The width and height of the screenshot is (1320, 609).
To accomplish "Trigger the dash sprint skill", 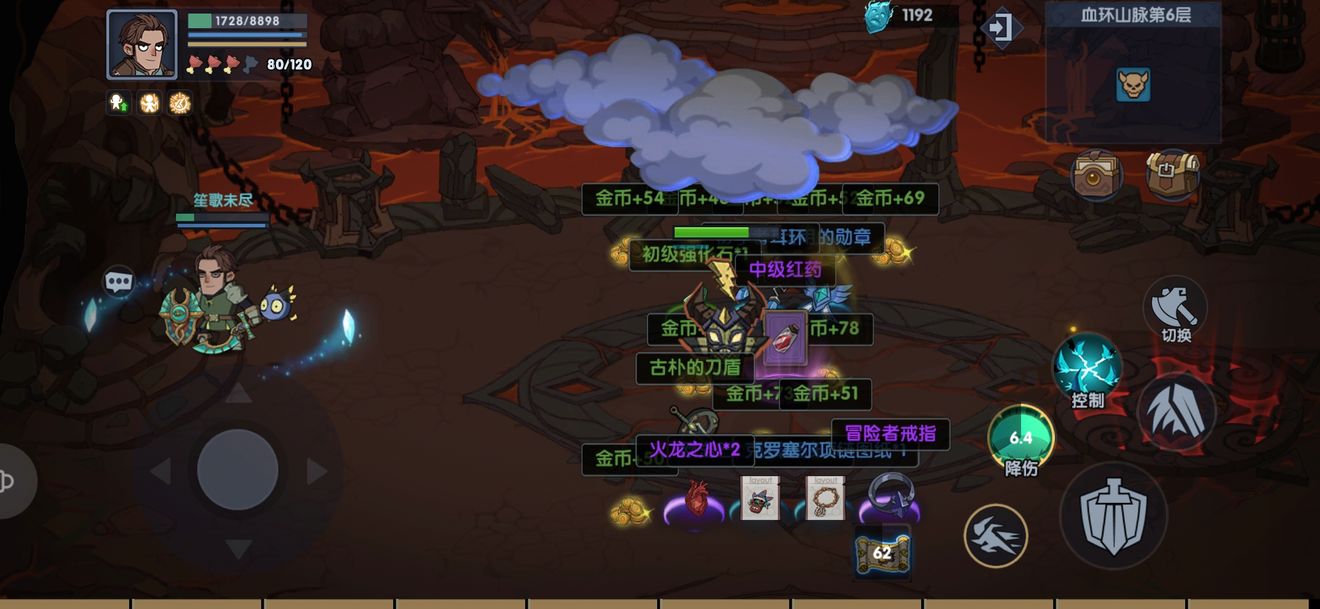I will 995,536.
